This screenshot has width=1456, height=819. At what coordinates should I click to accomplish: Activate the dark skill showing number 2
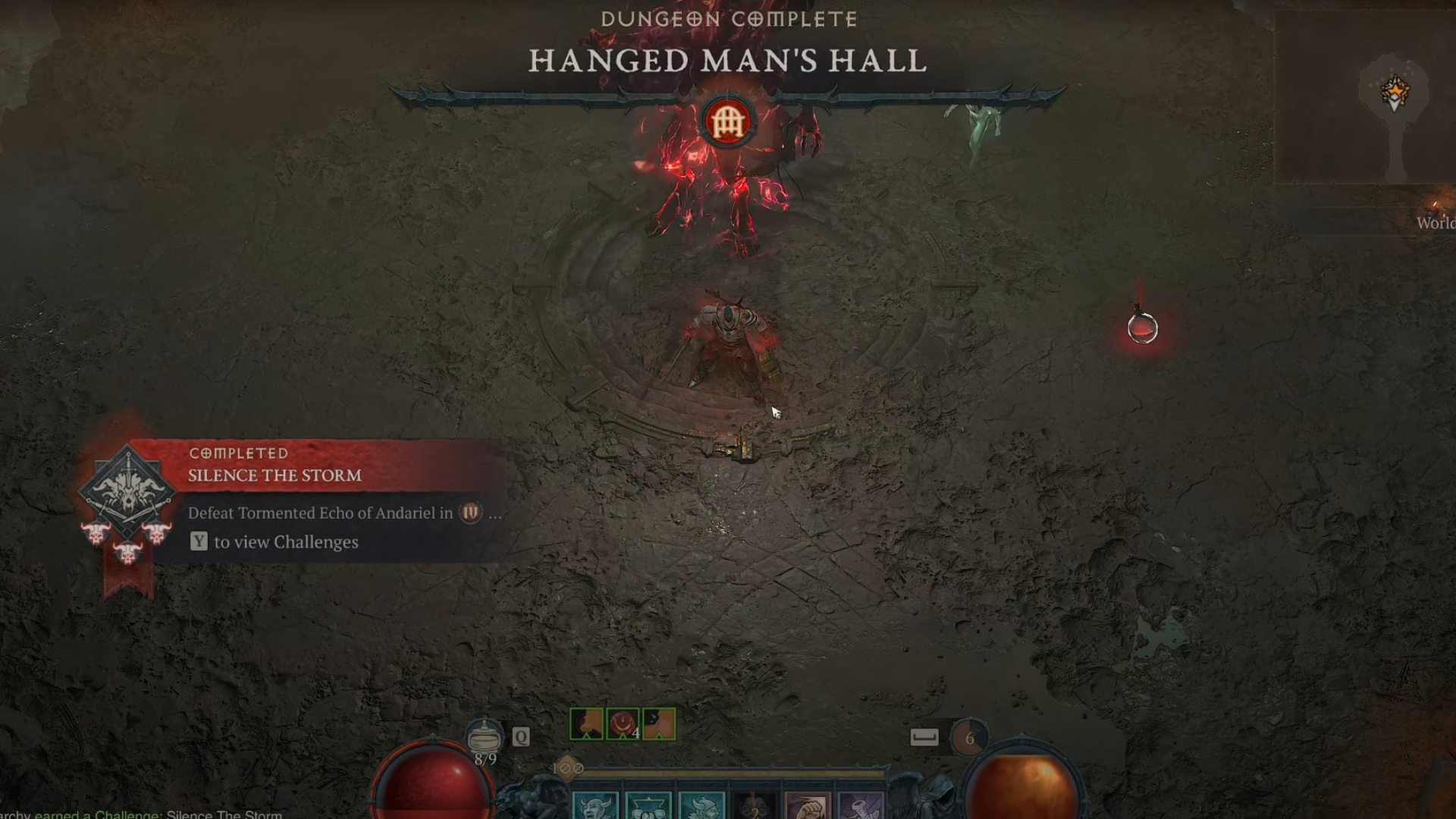pyautogui.click(x=755, y=807)
